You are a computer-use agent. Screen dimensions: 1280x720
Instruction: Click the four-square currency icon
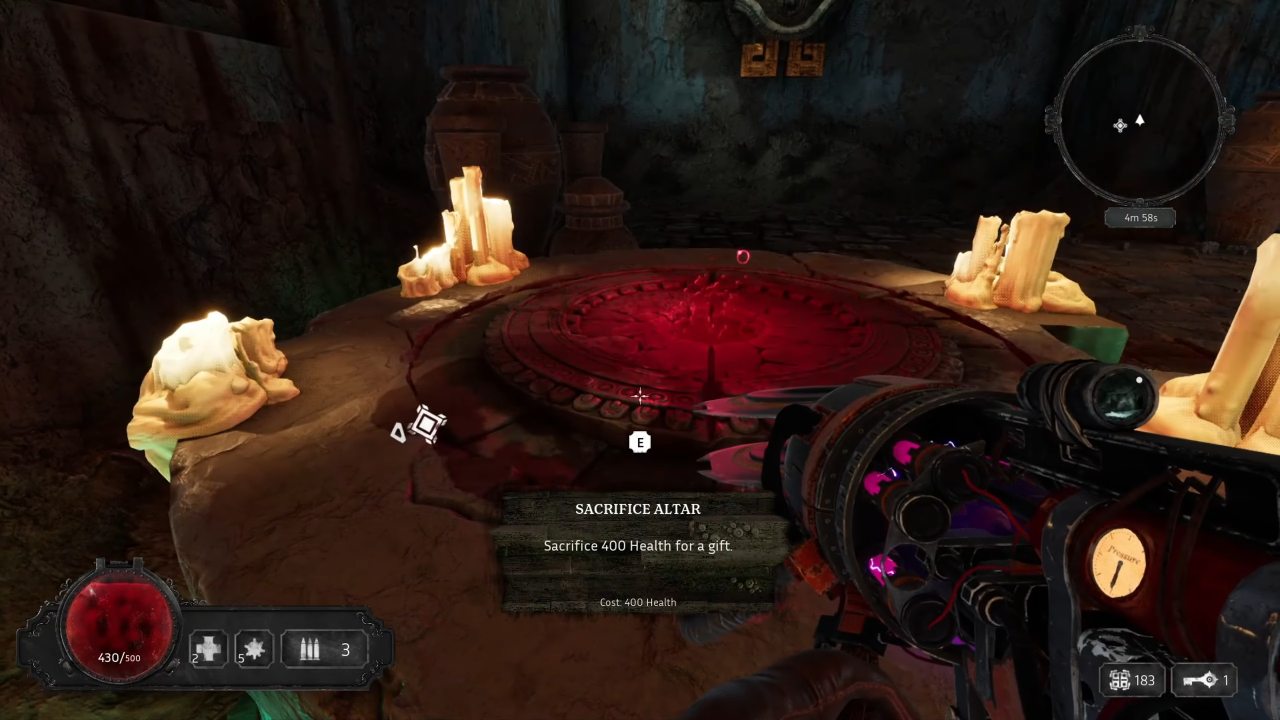[1120, 680]
